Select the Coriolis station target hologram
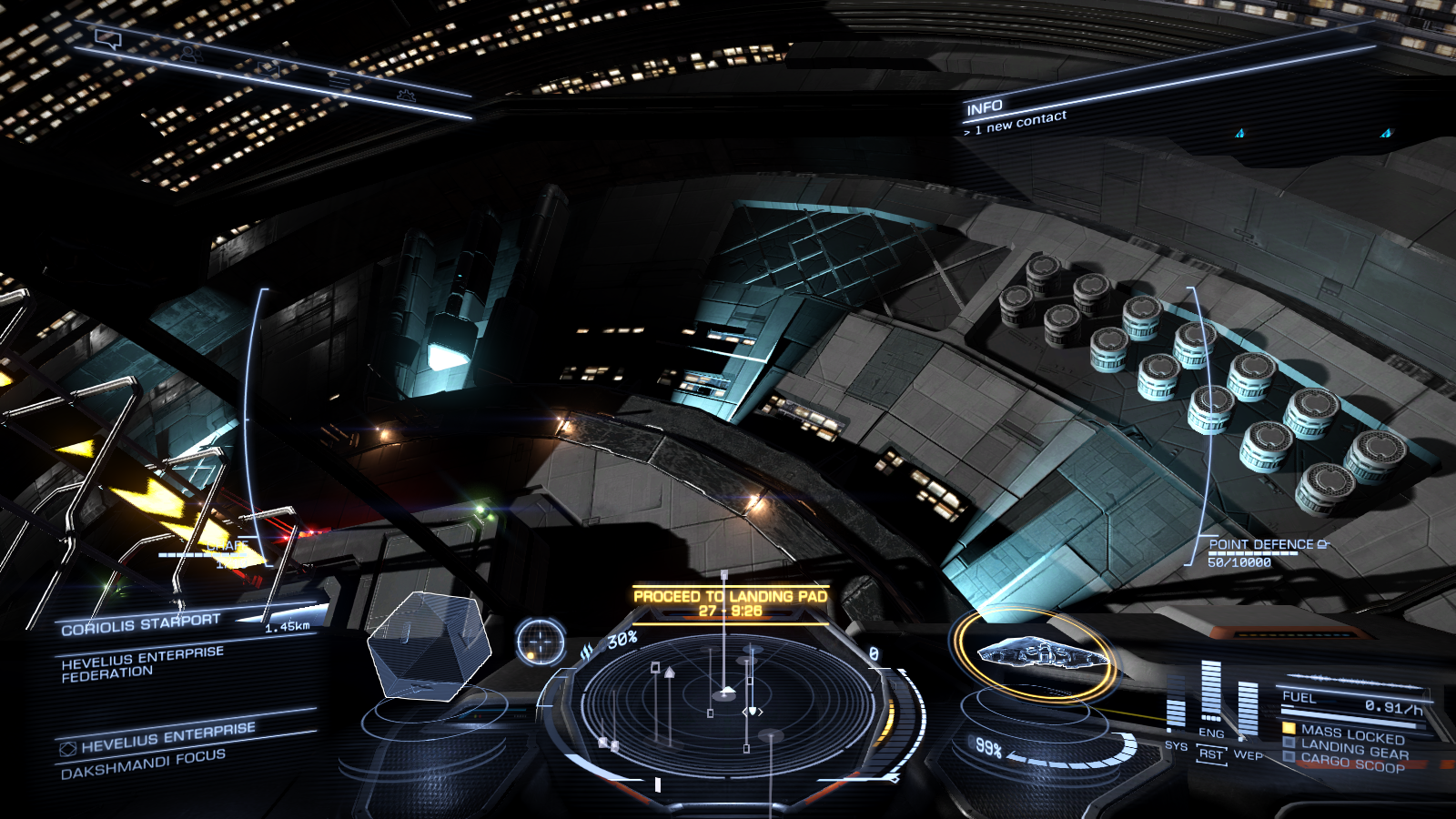This screenshot has height=819, width=1456. click(428, 645)
